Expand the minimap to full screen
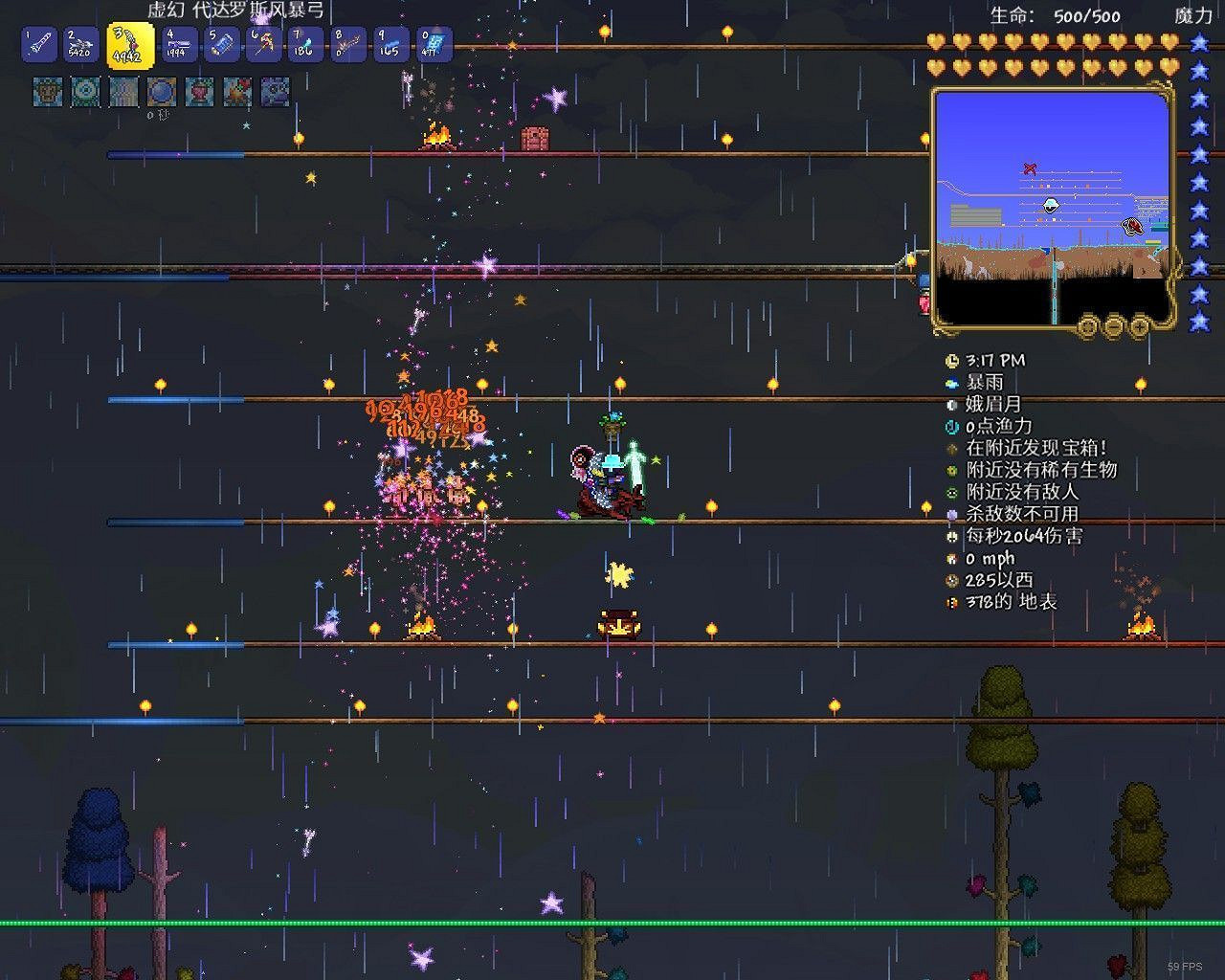This screenshot has height=980, width=1225. click(x=1086, y=325)
